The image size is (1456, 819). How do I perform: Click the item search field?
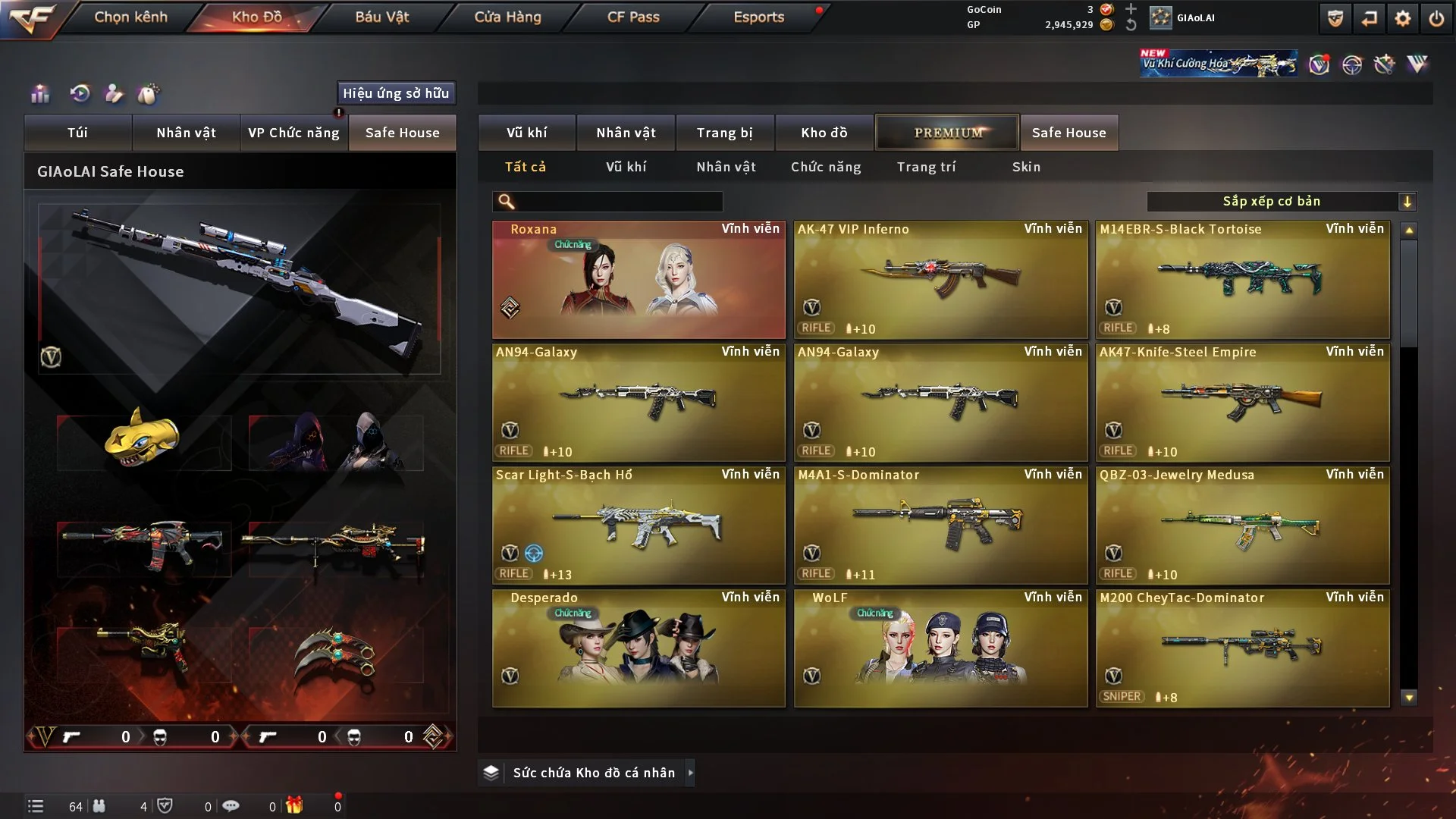618,202
